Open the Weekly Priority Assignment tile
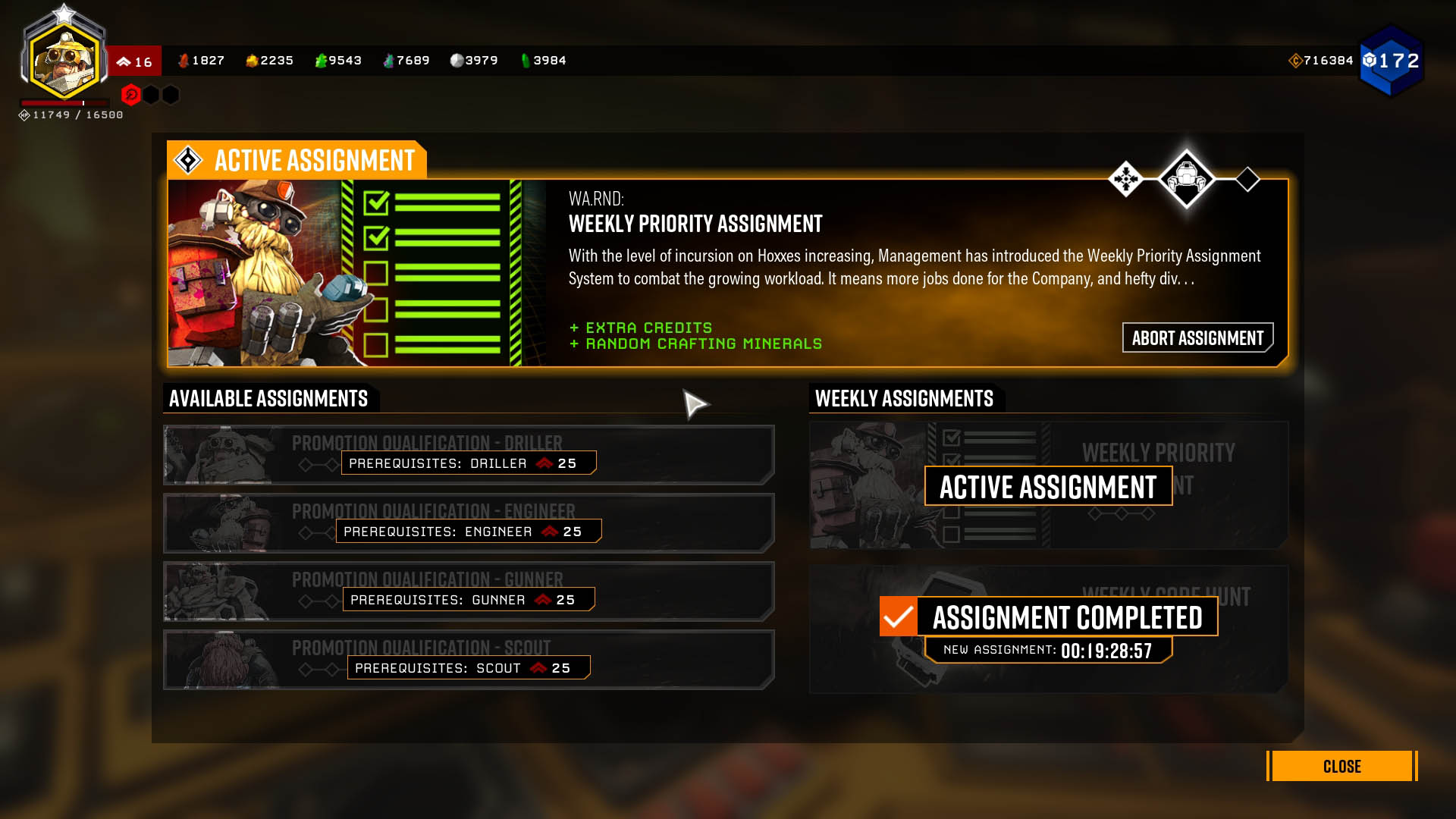This screenshot has width=1456, height=819. 1048,485
